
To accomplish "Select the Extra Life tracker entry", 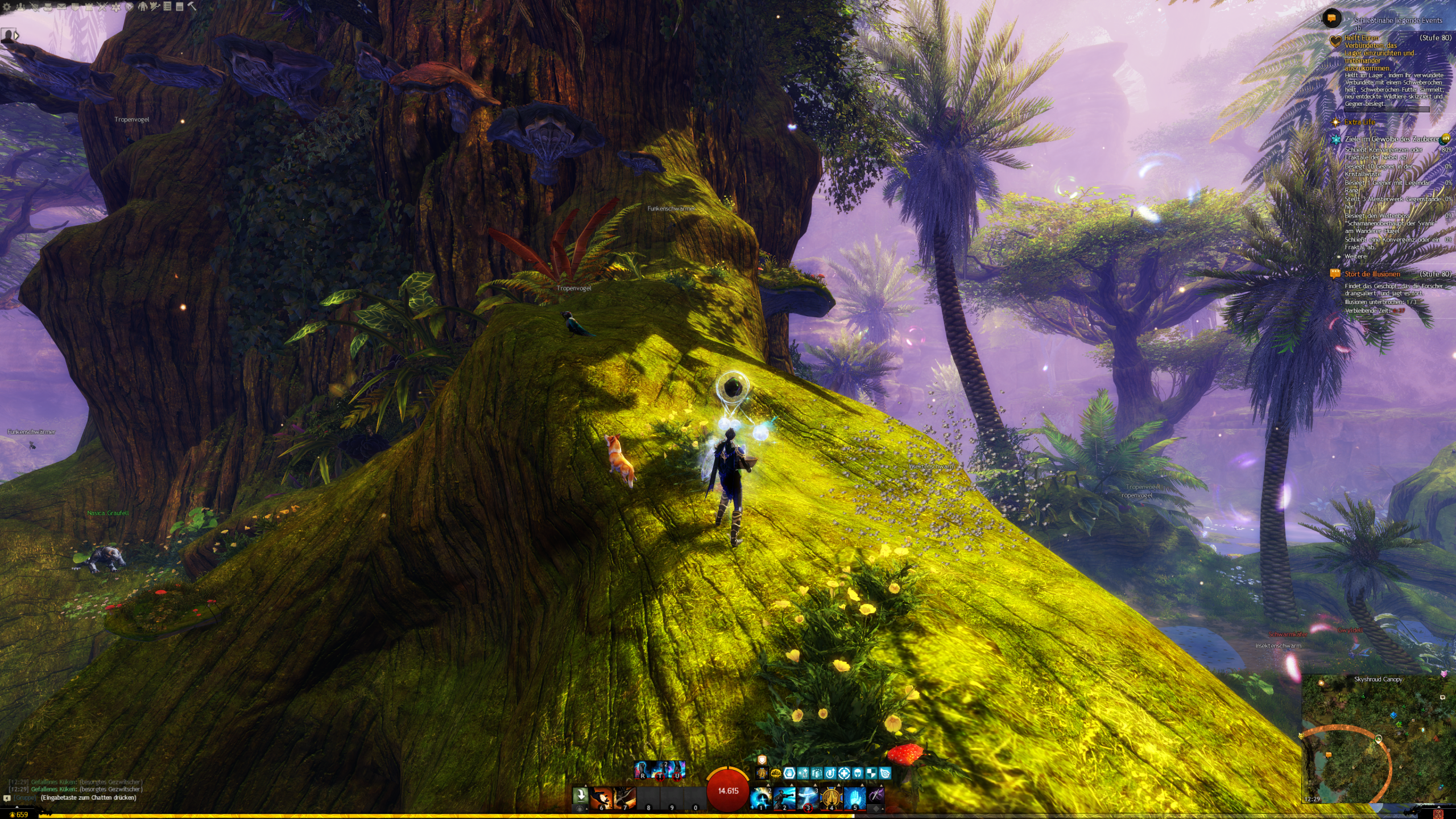I will pyautogui.click(x=1359, y=122).
